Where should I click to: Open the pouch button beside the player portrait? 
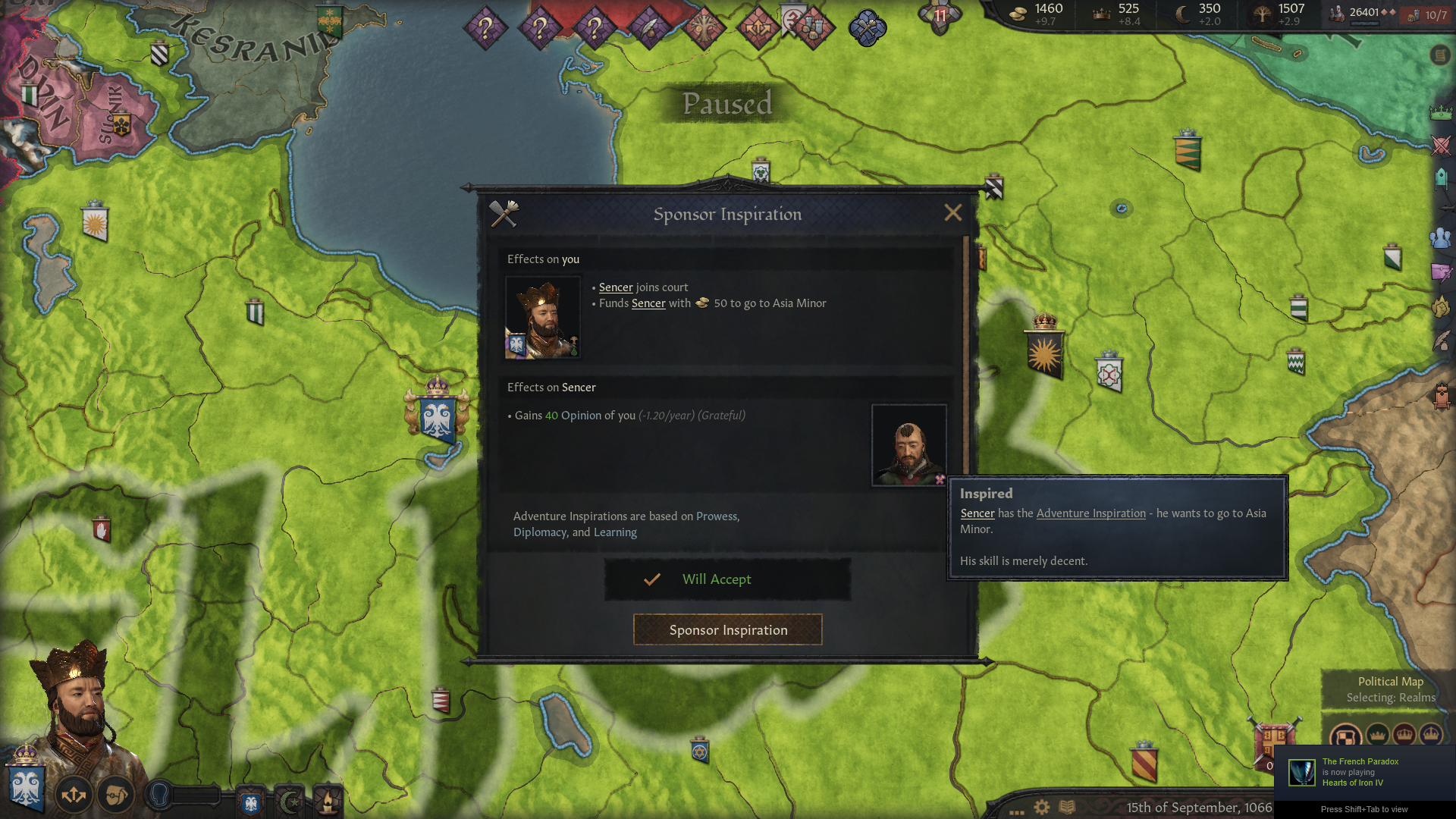tap(116, 795)
